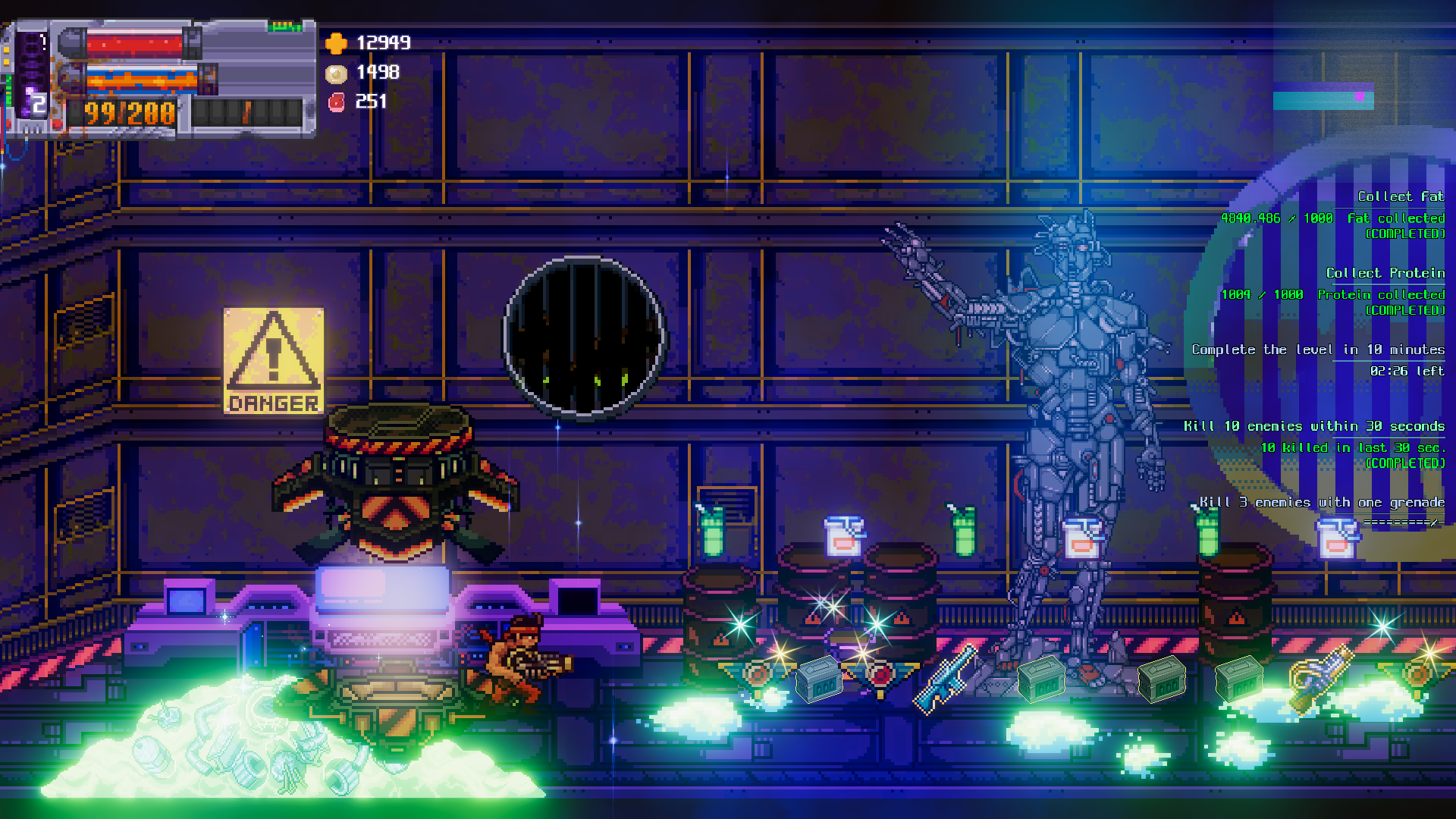
Task: Click the 99/200 ammo counter
Action: [x=130, y=112]
